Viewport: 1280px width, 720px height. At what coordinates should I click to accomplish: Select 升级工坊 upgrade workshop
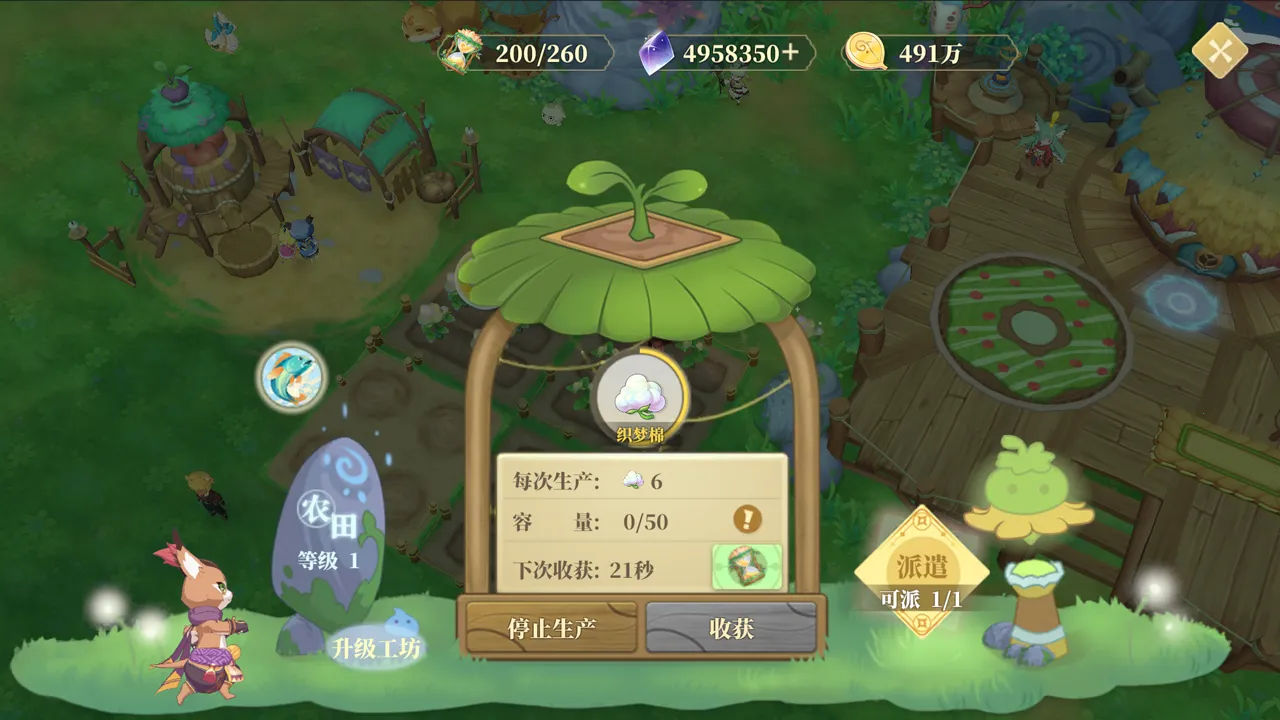(x=377, y=647)
